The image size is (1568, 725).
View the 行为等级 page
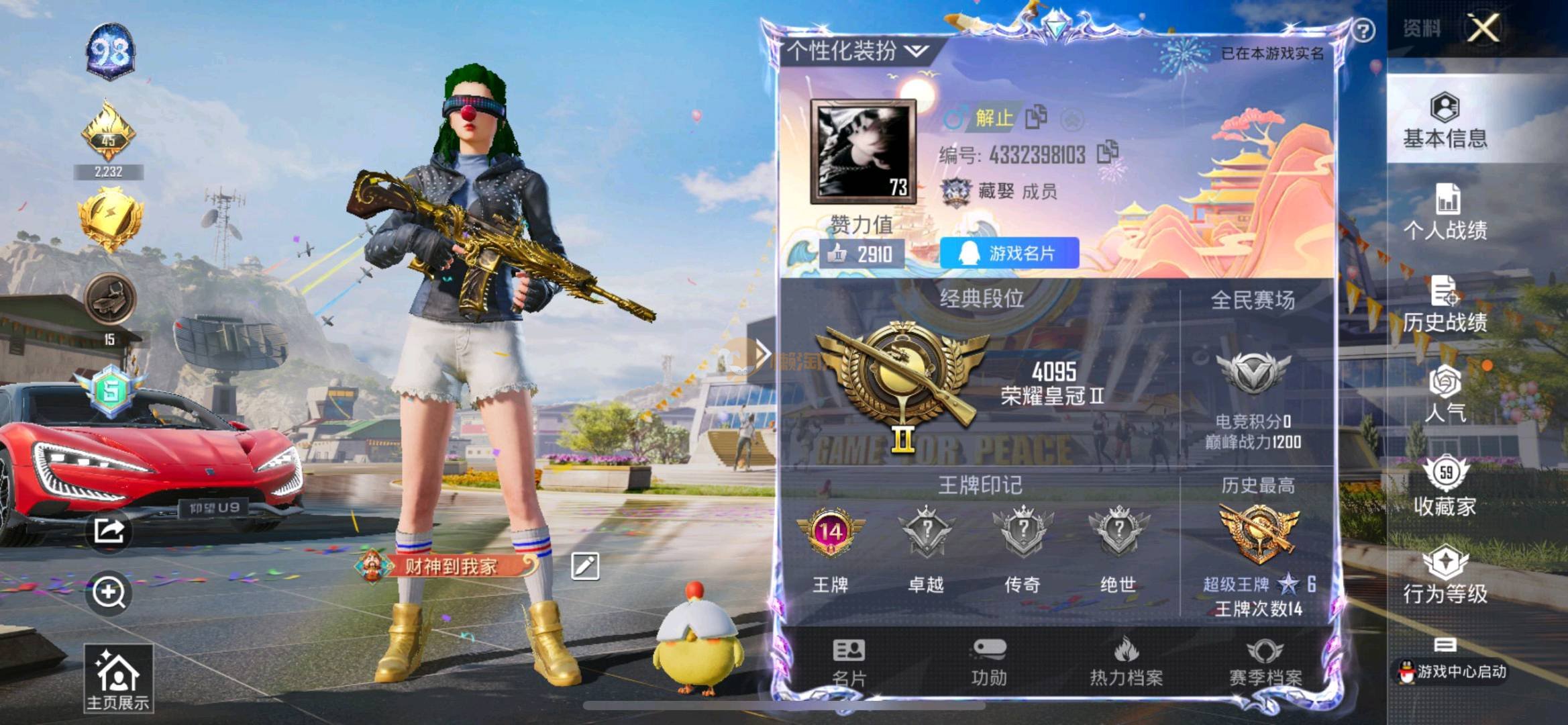1445,575
